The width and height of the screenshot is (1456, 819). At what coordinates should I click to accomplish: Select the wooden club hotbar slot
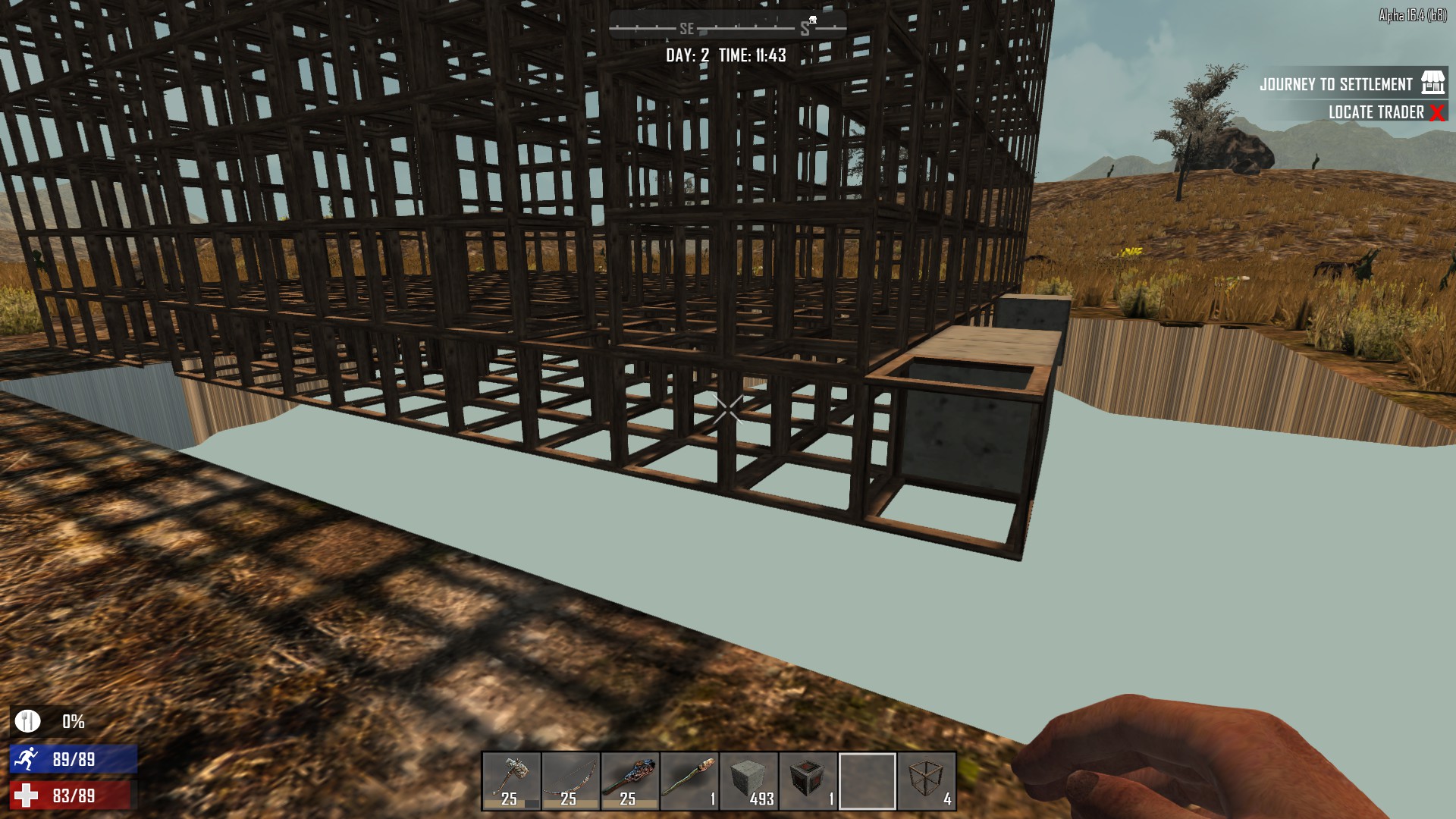point(629,781)
